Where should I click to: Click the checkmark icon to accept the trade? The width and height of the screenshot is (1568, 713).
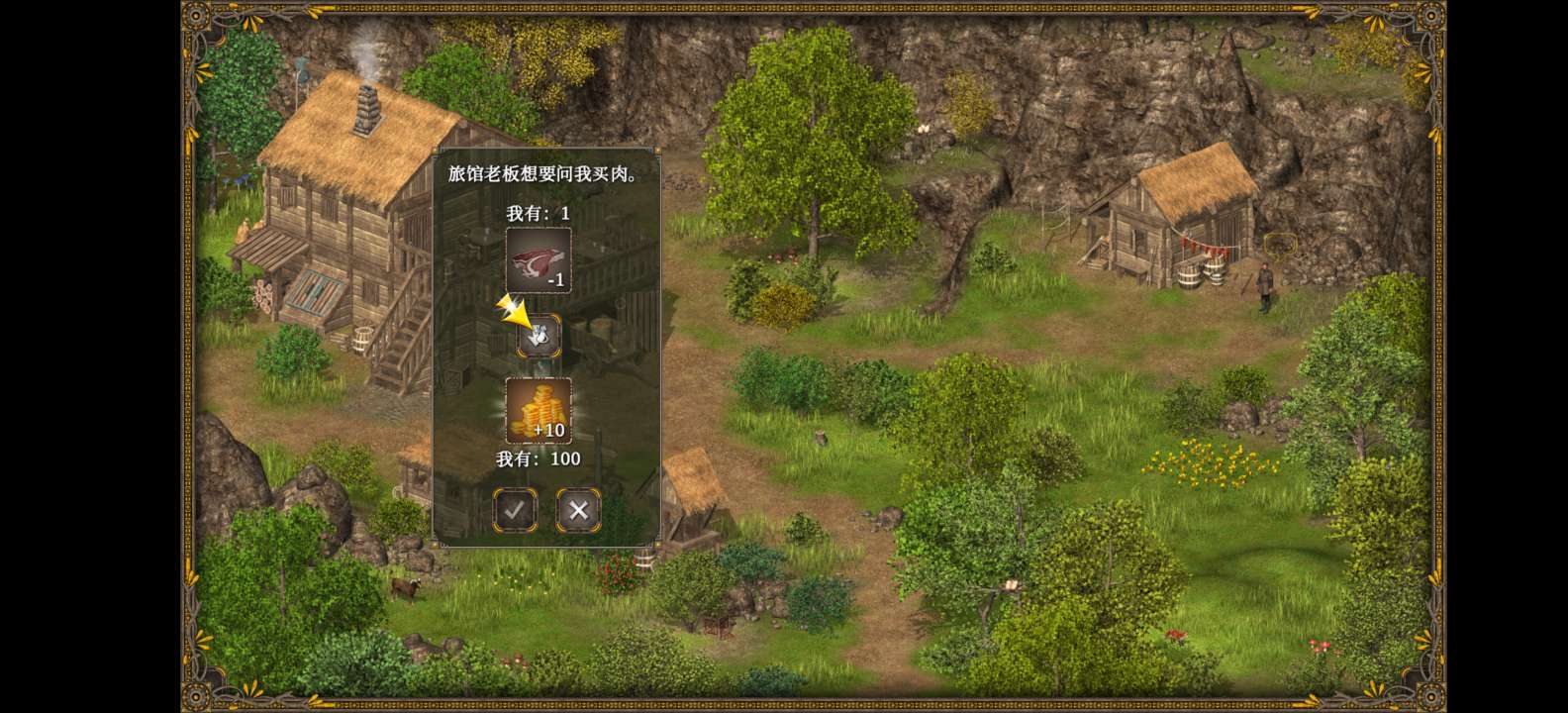(515, 511)
